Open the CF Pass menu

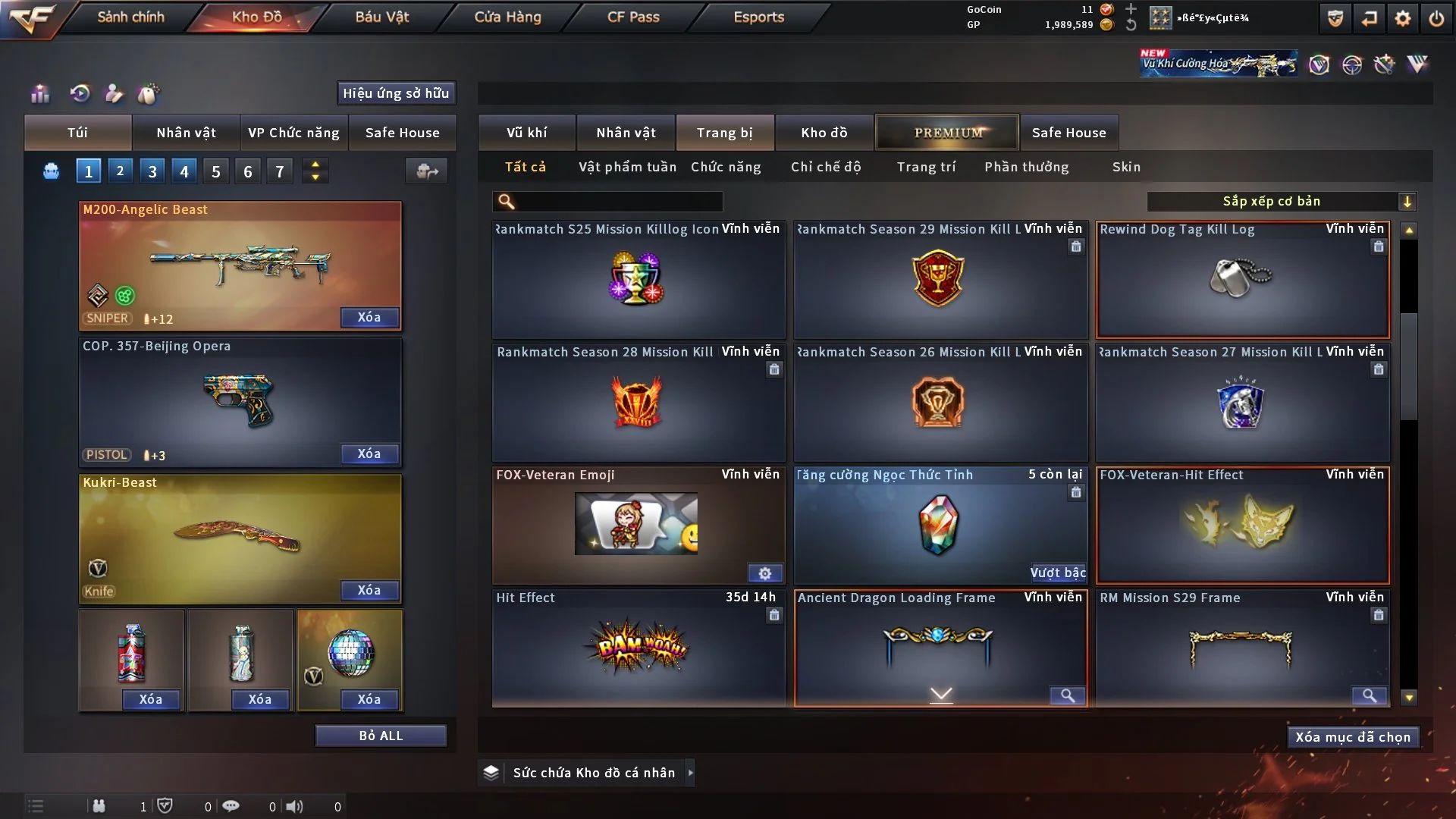click(633, 17)
